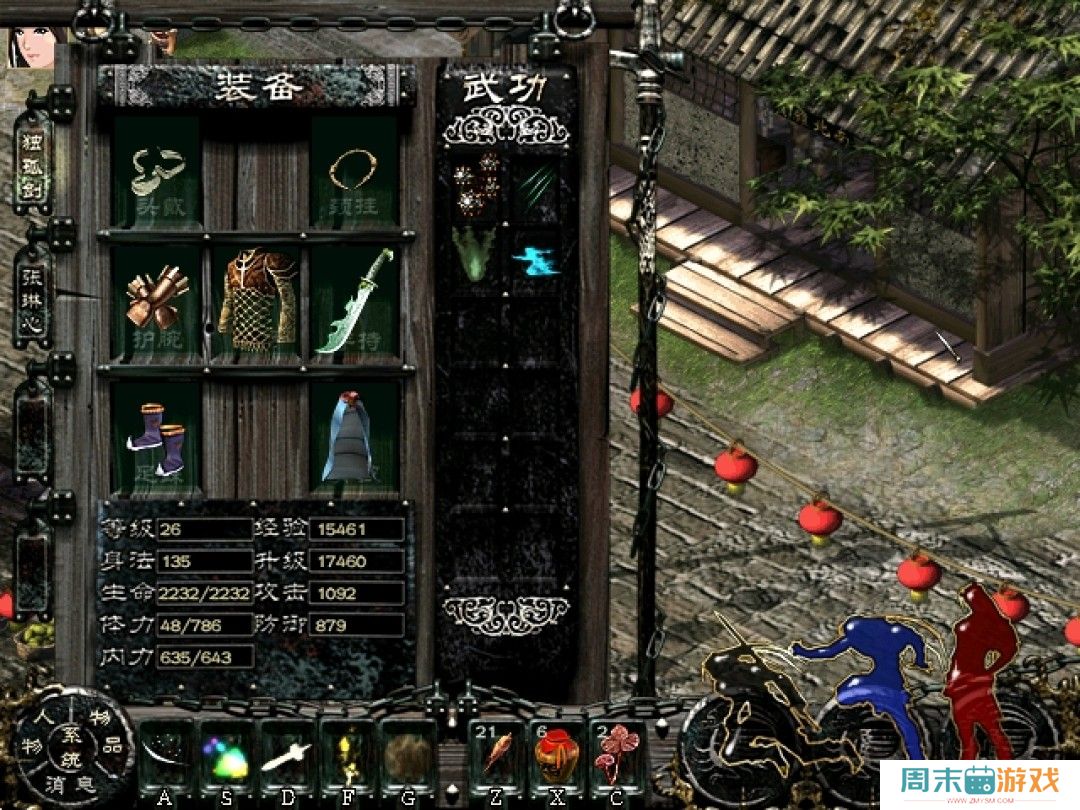
Task: Choose the green claw slash skill
Action: [x=535, y=184]
